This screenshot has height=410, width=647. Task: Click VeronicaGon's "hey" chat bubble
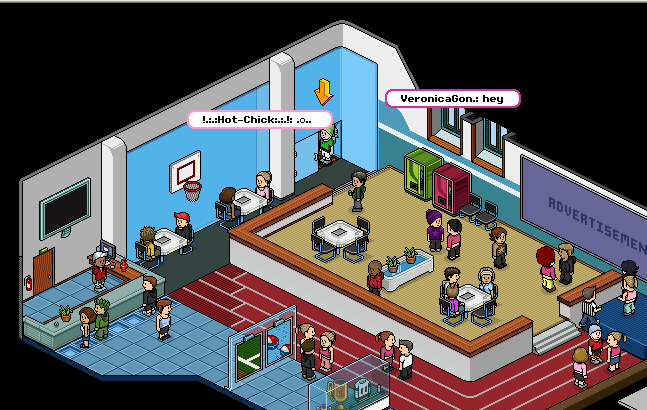[x=453, y=99]
